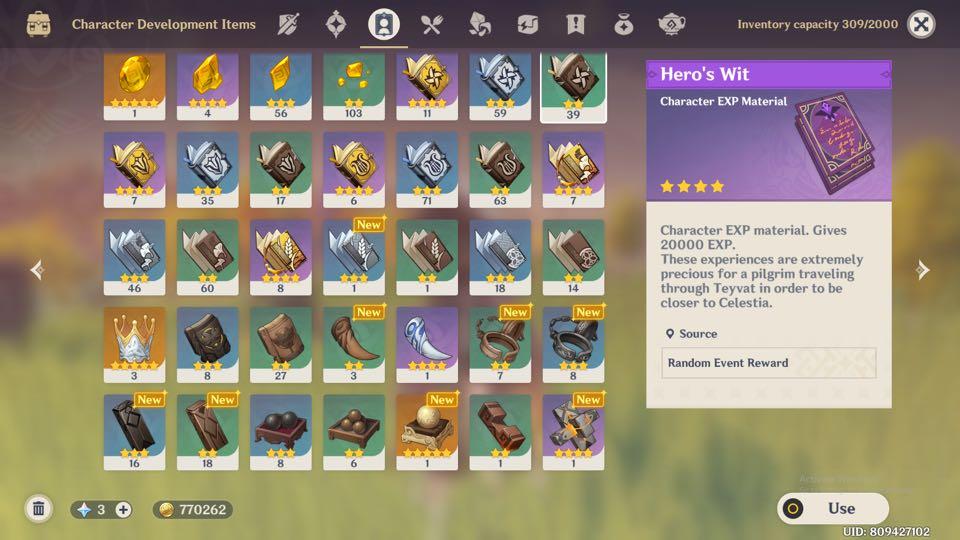This screenshot has width=960, height=540.
Task: Show the next inventory category arrow
Action: click(922, 270)
